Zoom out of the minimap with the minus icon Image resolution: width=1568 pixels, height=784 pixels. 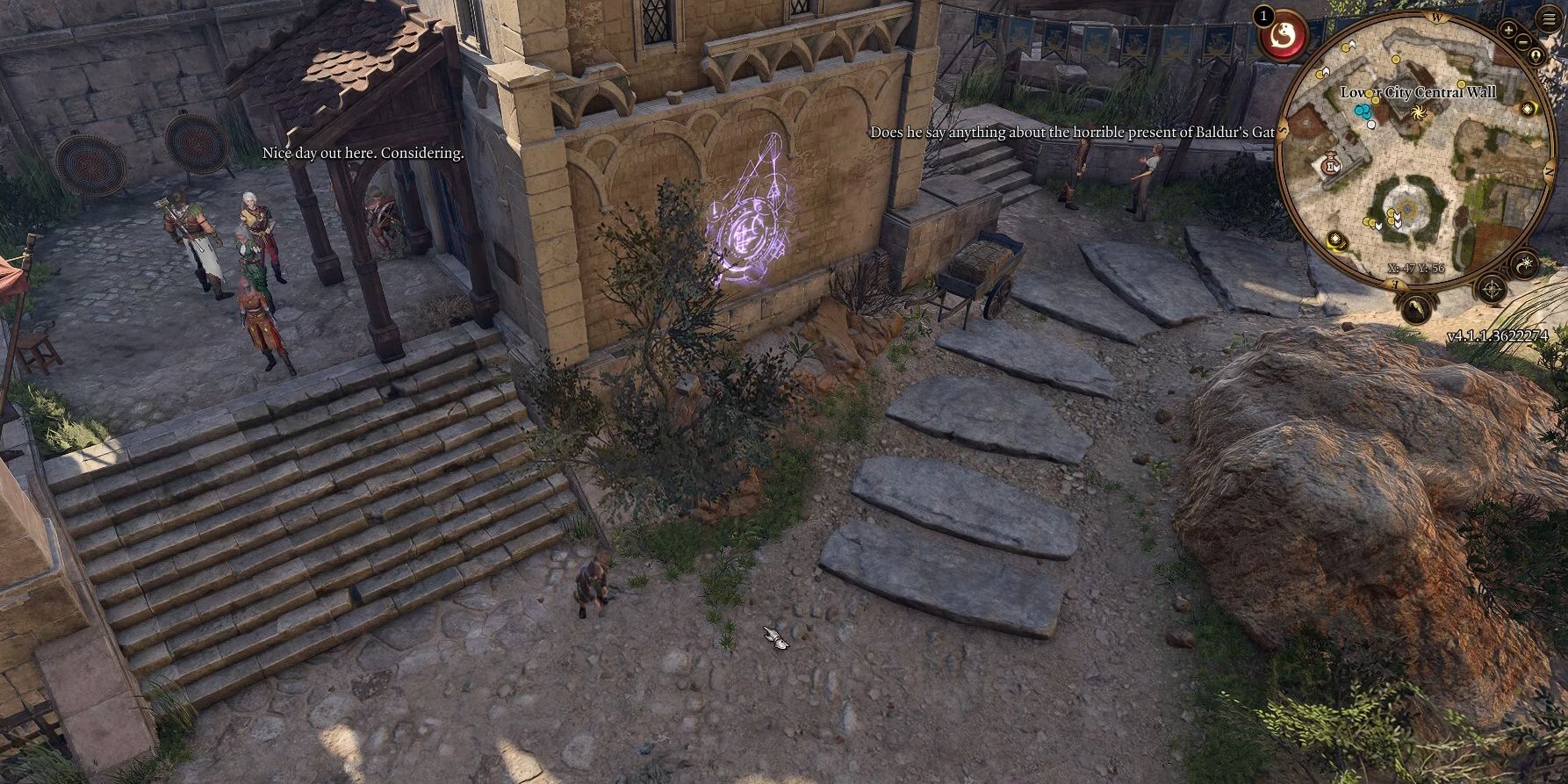tap(1523, 40)
